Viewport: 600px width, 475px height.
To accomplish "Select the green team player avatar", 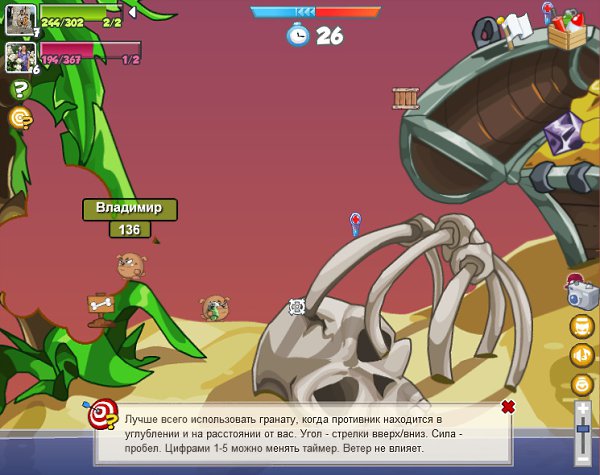I will click(21, 17).
